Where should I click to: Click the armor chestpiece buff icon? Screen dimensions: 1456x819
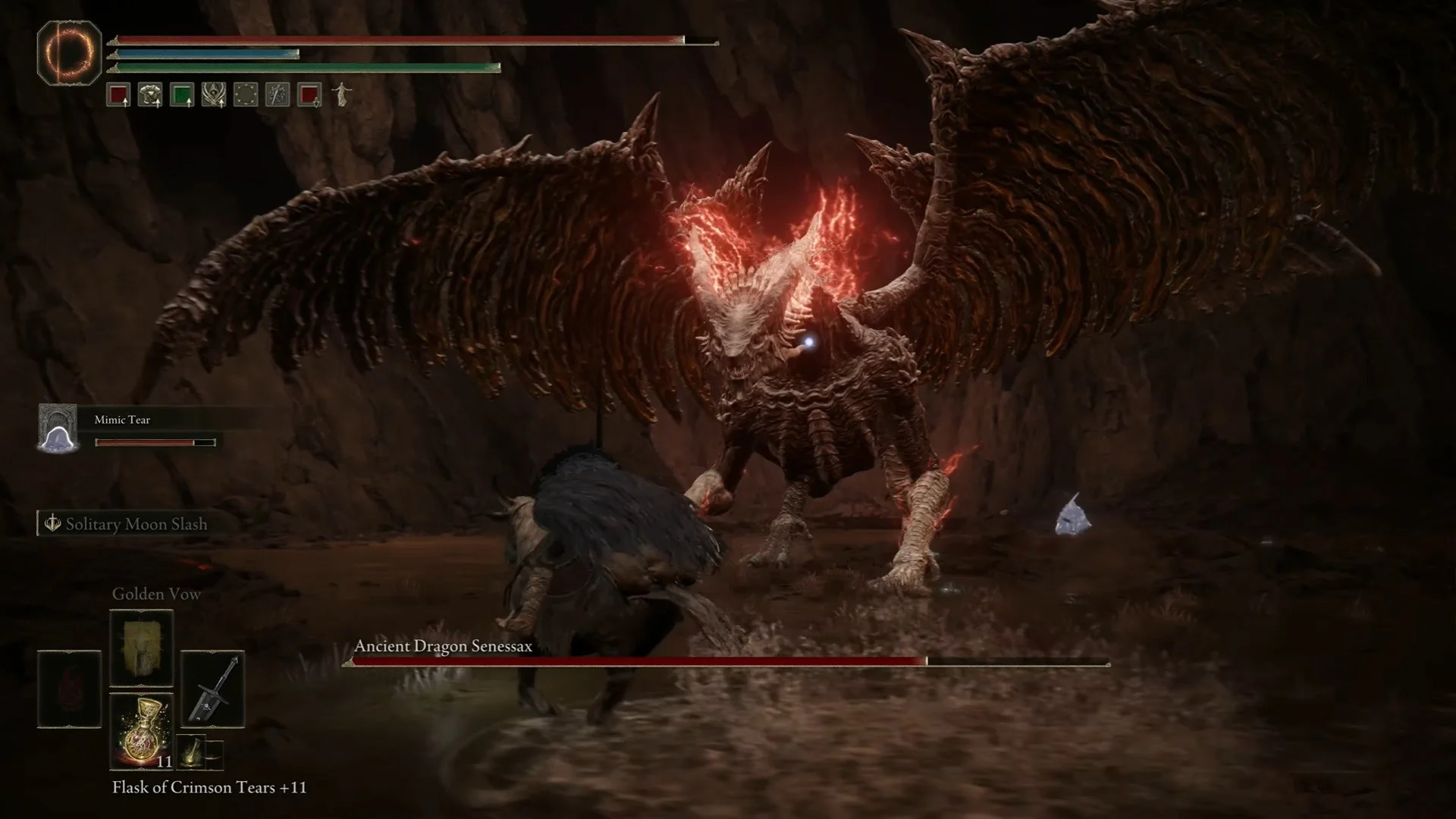[x=150, y=96]
